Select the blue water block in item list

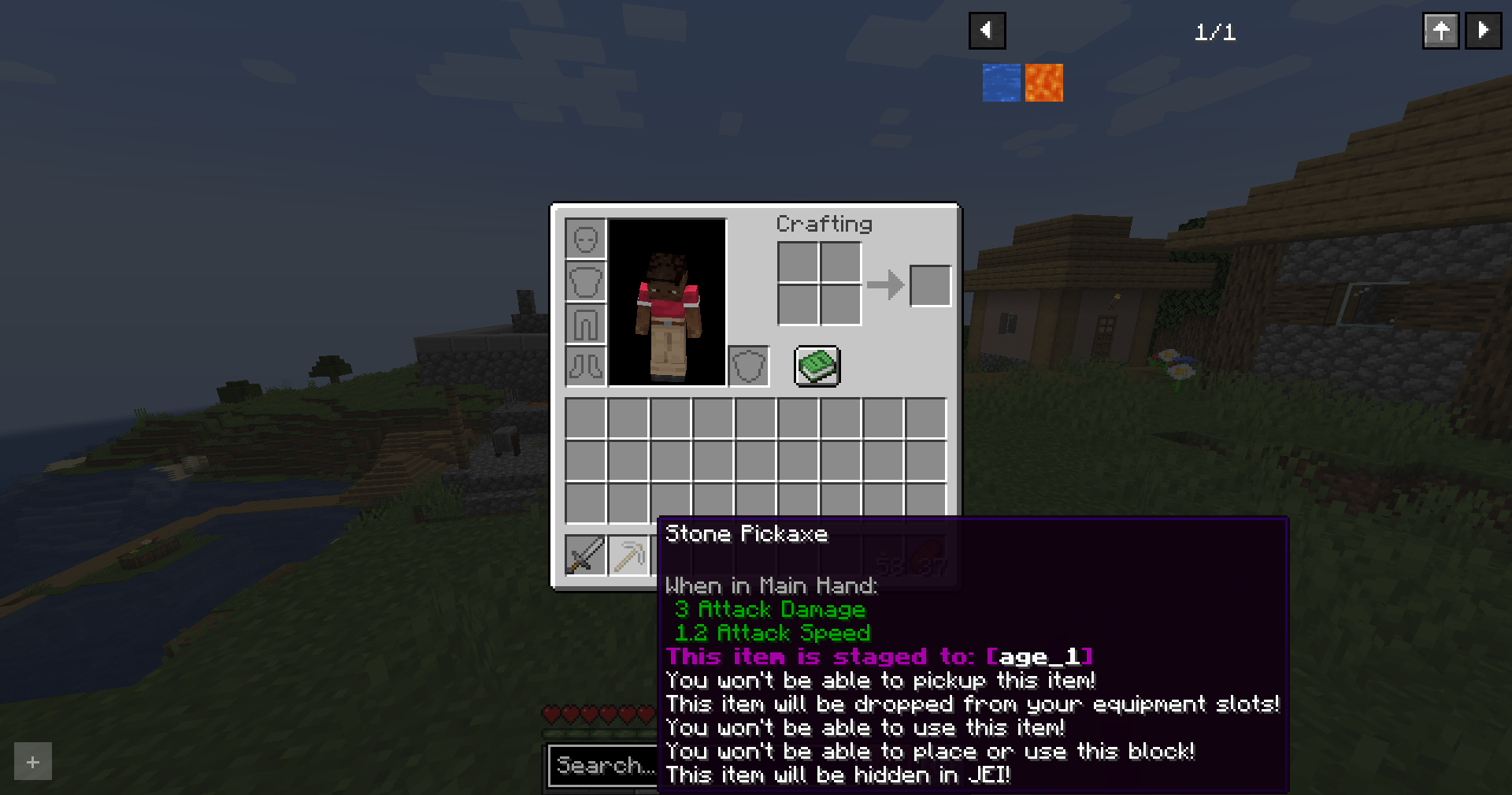pos(1001,83)
